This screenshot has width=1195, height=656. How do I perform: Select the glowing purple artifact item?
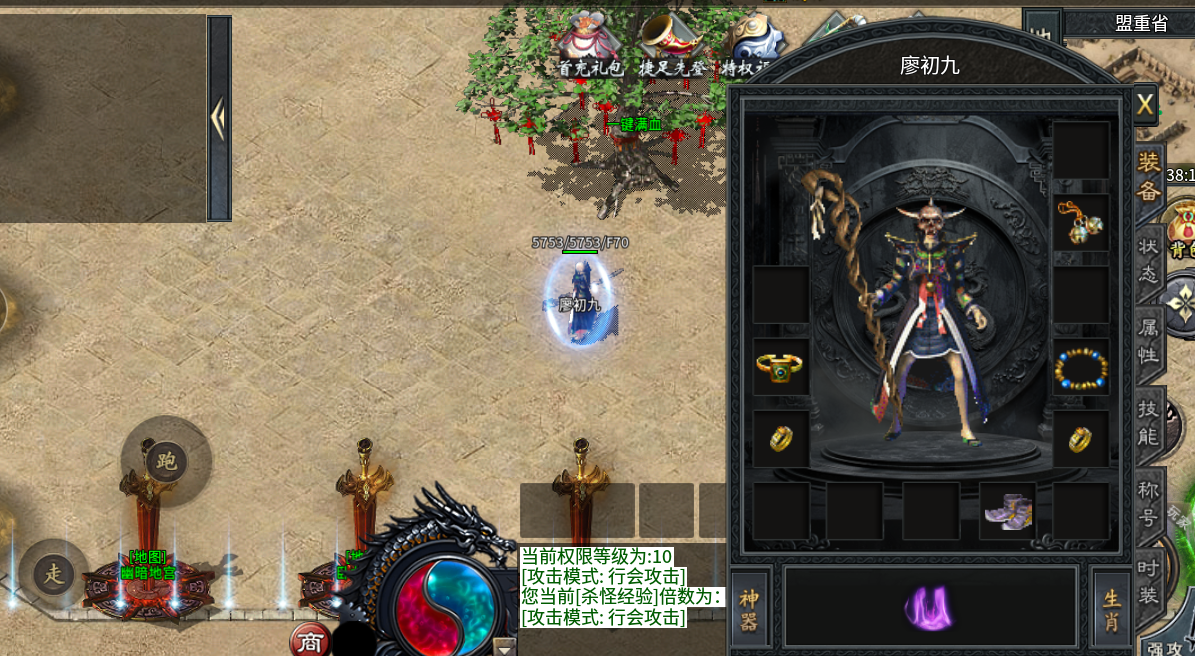click(929, 607)
